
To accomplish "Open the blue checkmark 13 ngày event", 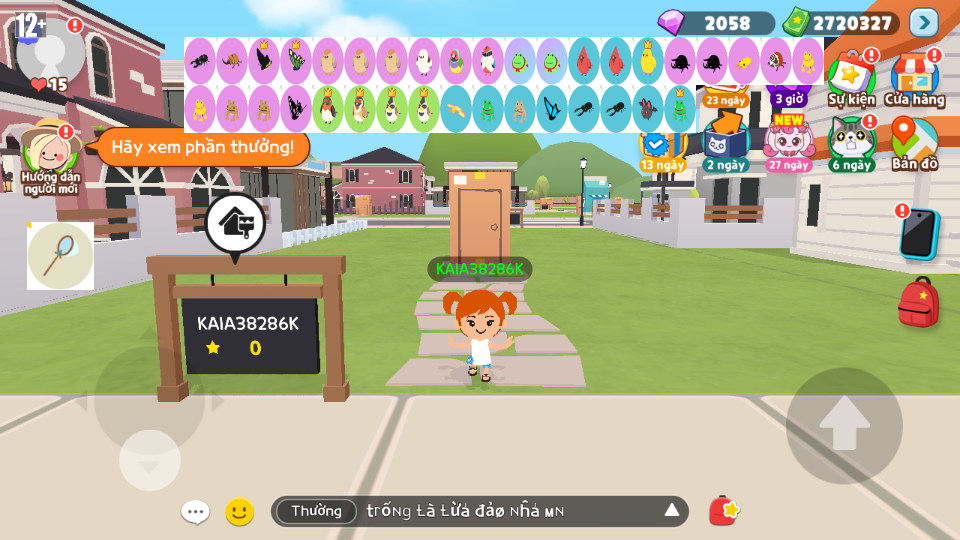I will tap(661, 148).
